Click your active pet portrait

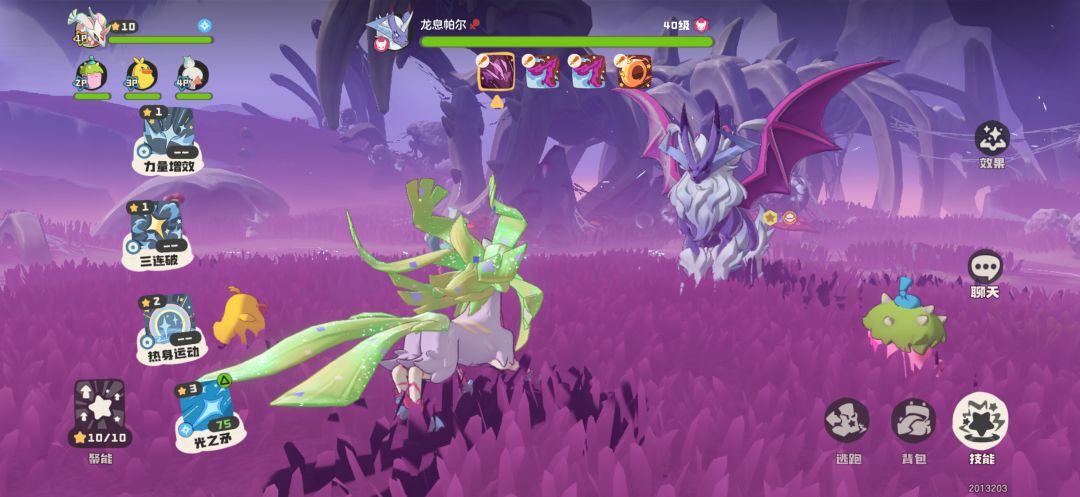pyautogui.click(x=89, y=27)
